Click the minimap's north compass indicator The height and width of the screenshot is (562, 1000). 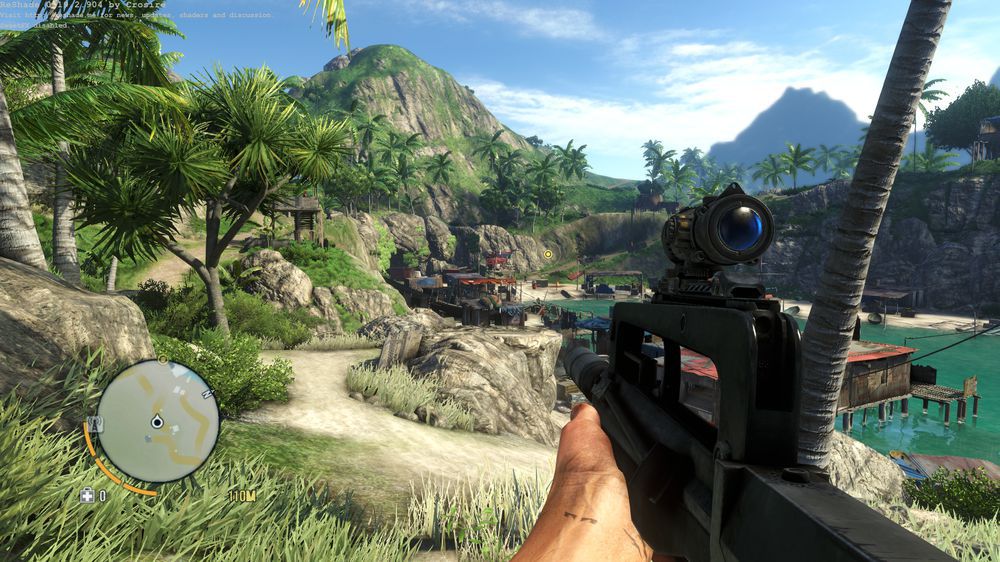pos(207,393)
